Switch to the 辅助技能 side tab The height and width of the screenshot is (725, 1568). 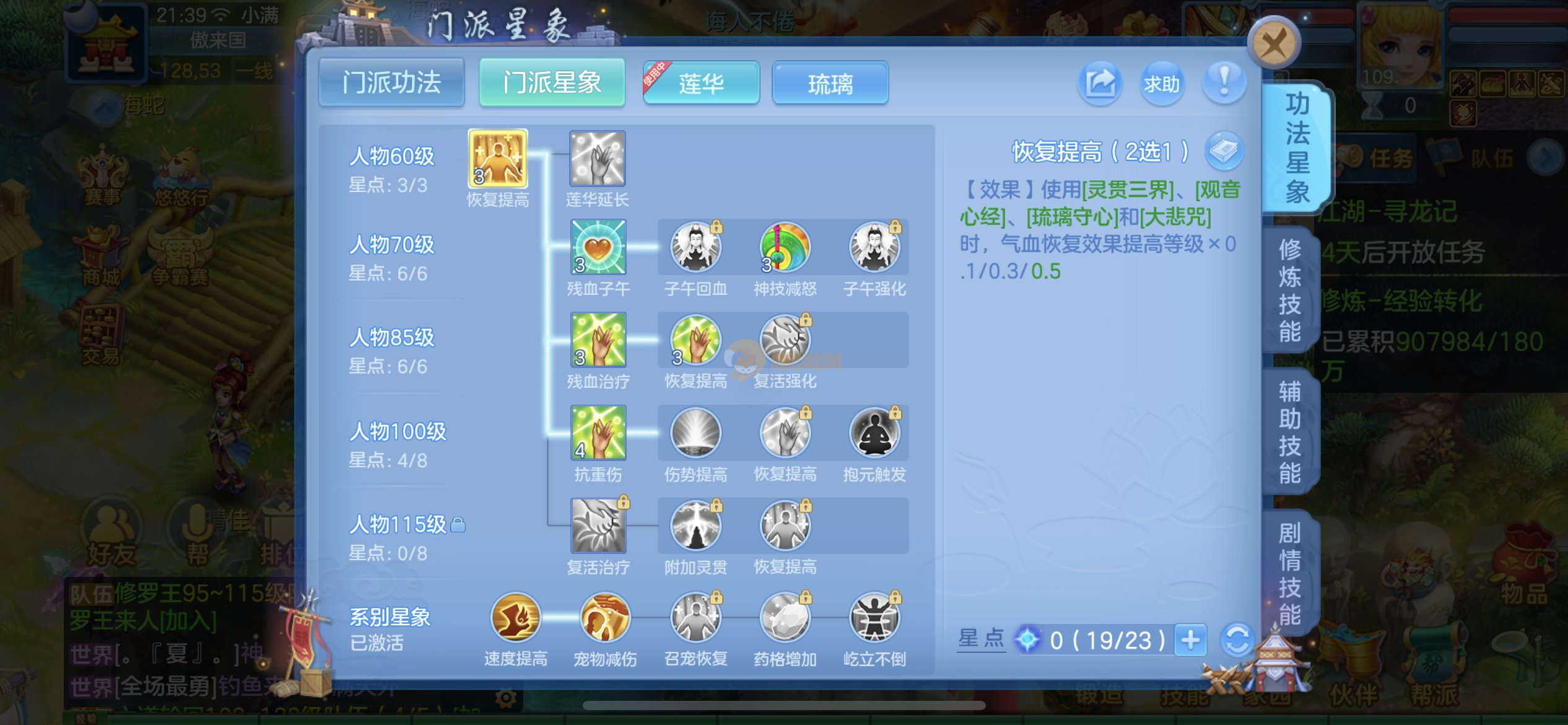1291,431
